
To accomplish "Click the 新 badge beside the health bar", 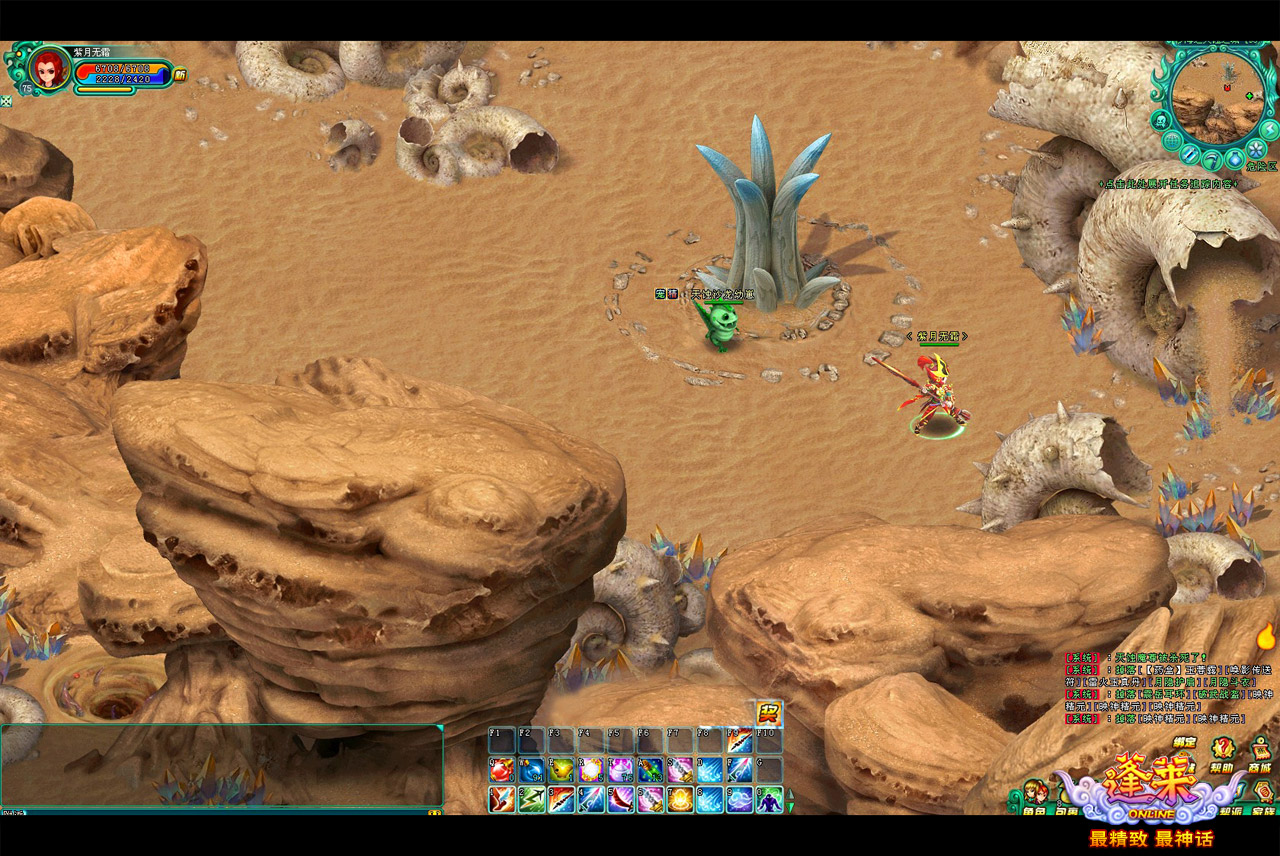I will point(180,73).
